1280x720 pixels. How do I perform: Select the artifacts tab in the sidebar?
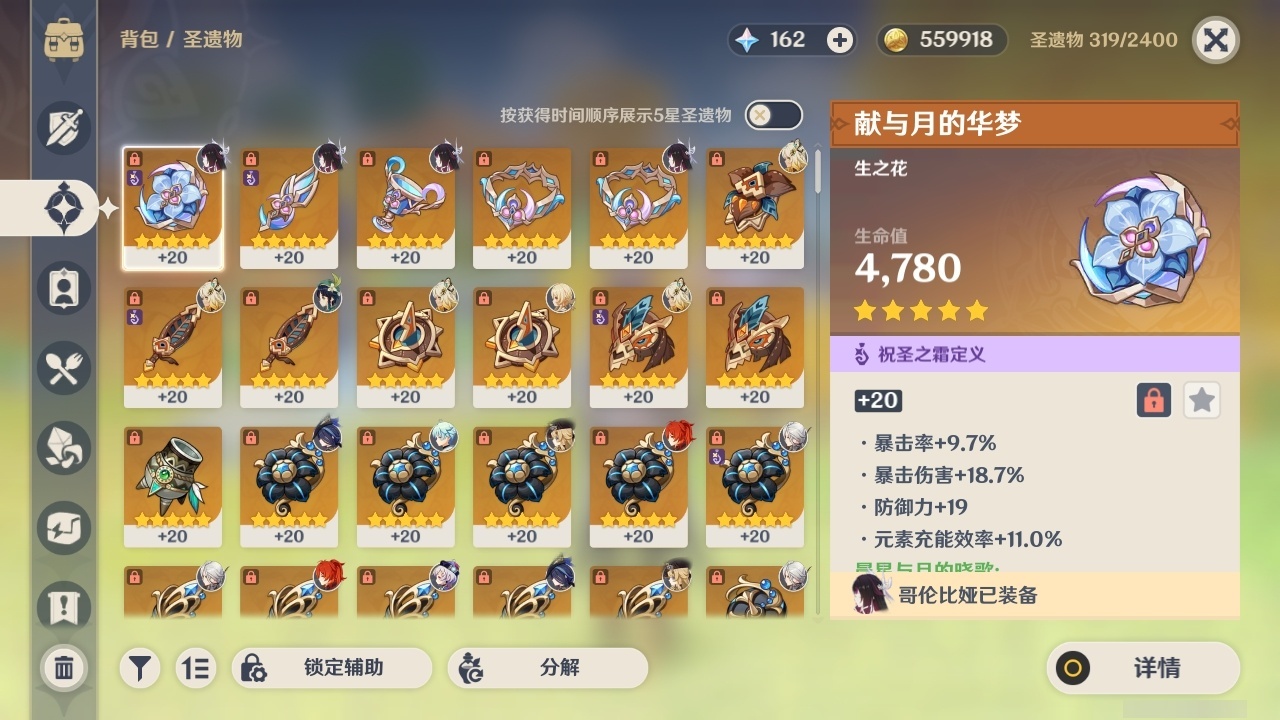pos(63,207)
